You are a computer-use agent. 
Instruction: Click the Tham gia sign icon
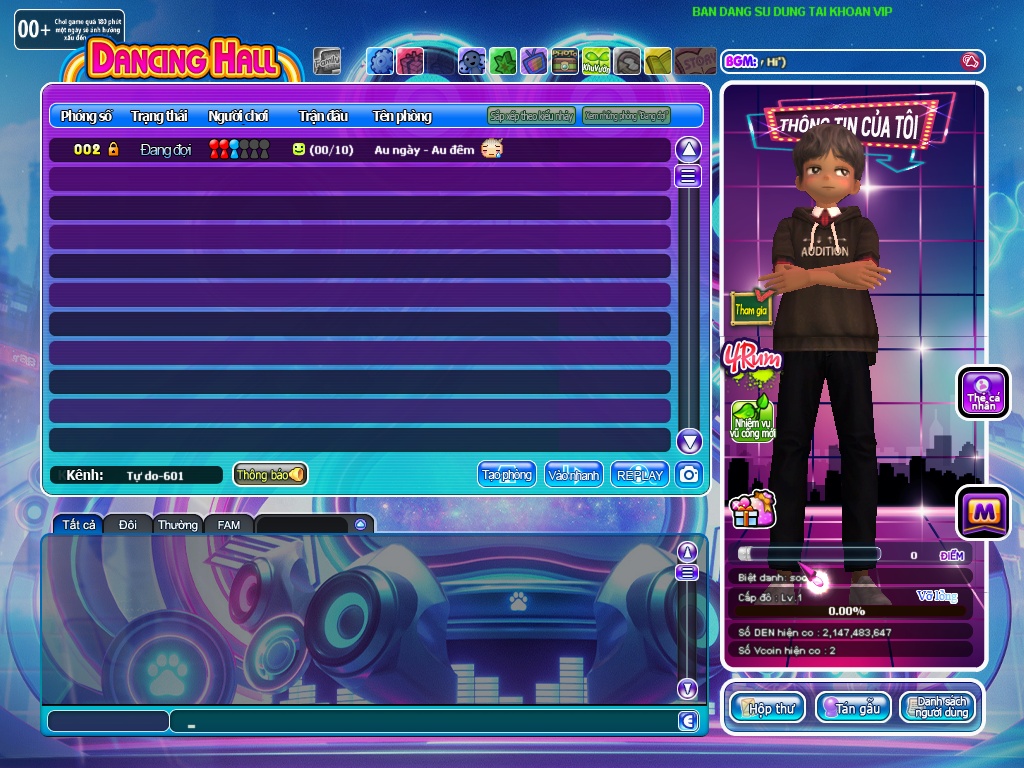(752, 308)
